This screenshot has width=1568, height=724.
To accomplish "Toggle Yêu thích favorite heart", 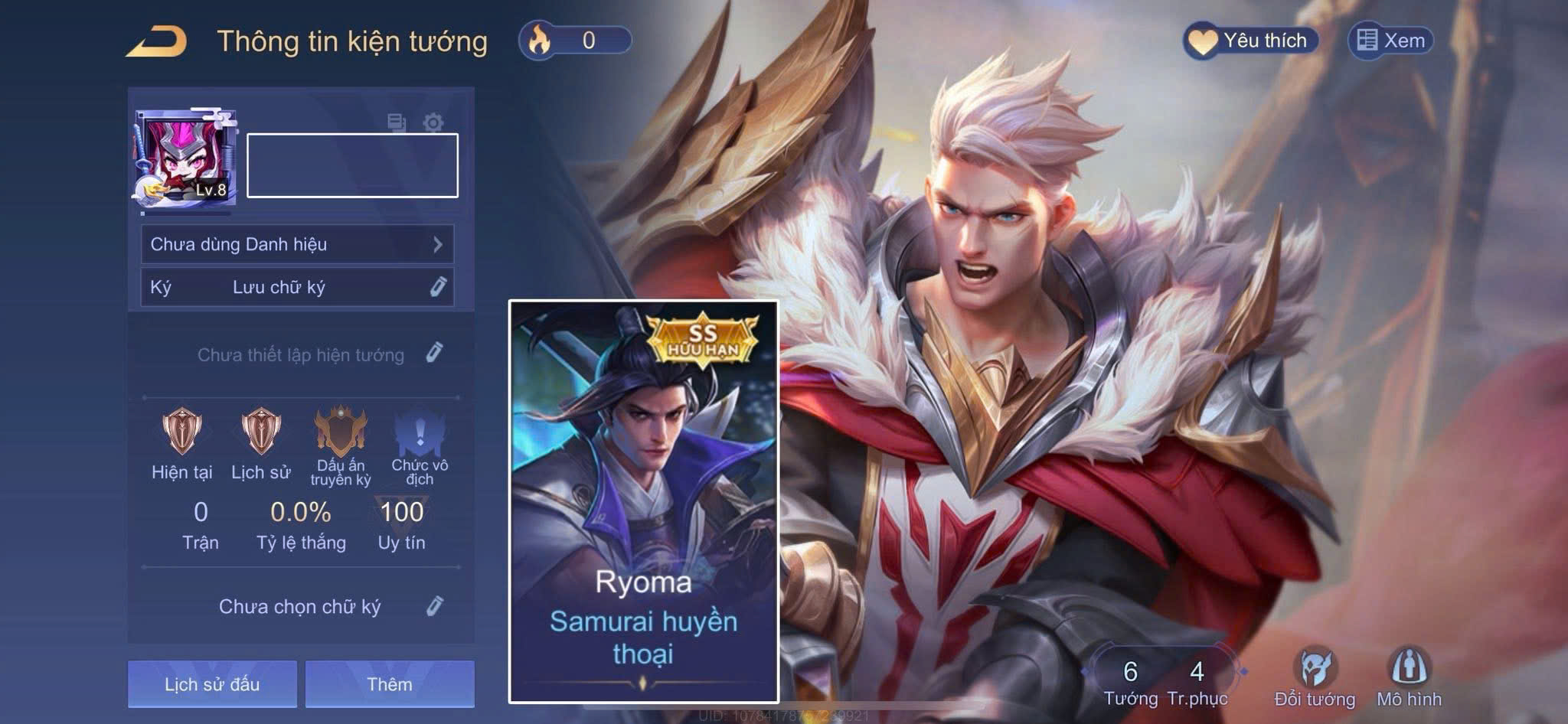I will click(x=1203, y=41).
